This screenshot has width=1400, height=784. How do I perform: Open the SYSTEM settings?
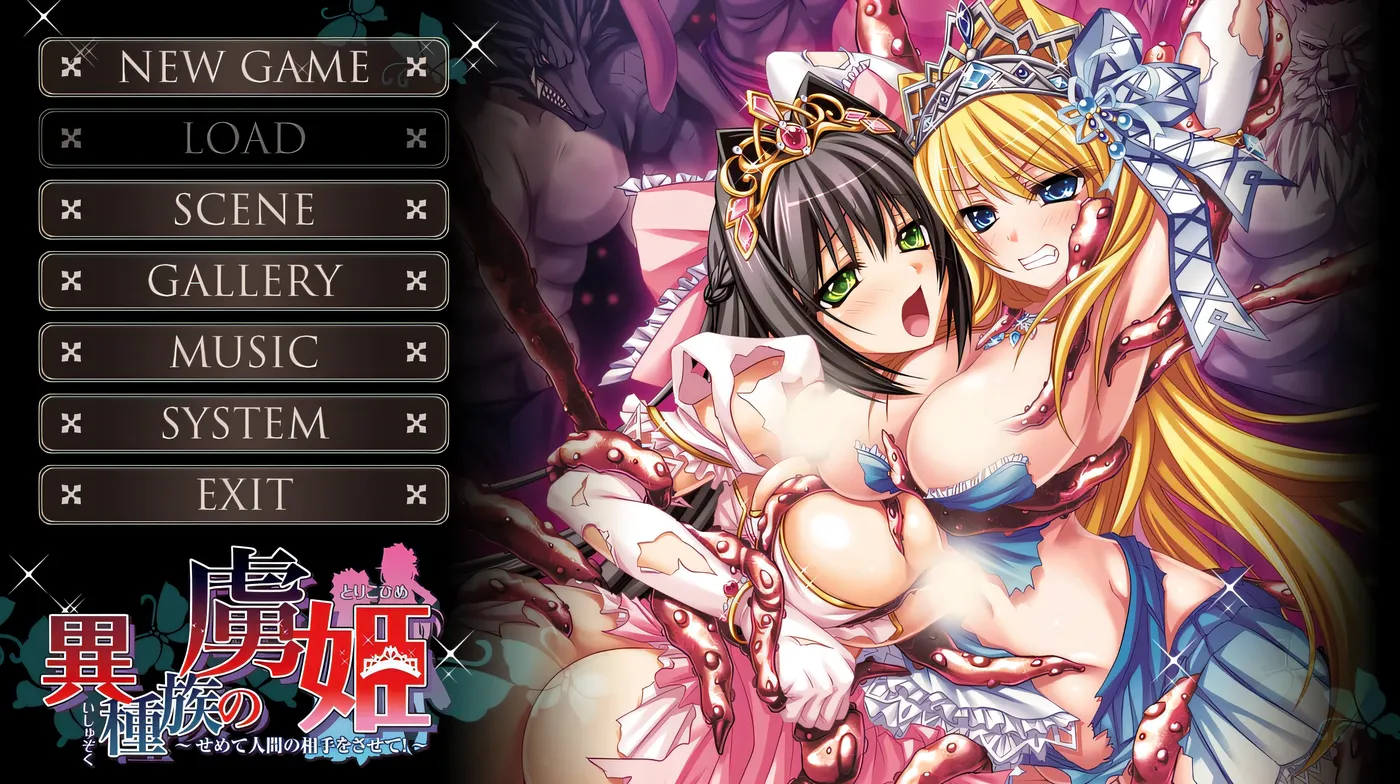(x=241, y=423)
